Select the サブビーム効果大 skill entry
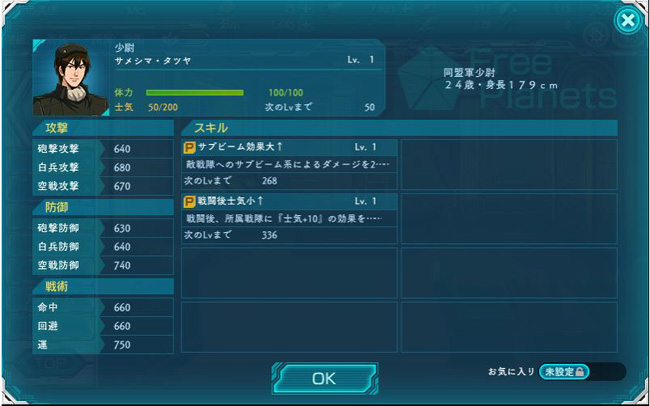The image size is (650, 406). [289, 163]
